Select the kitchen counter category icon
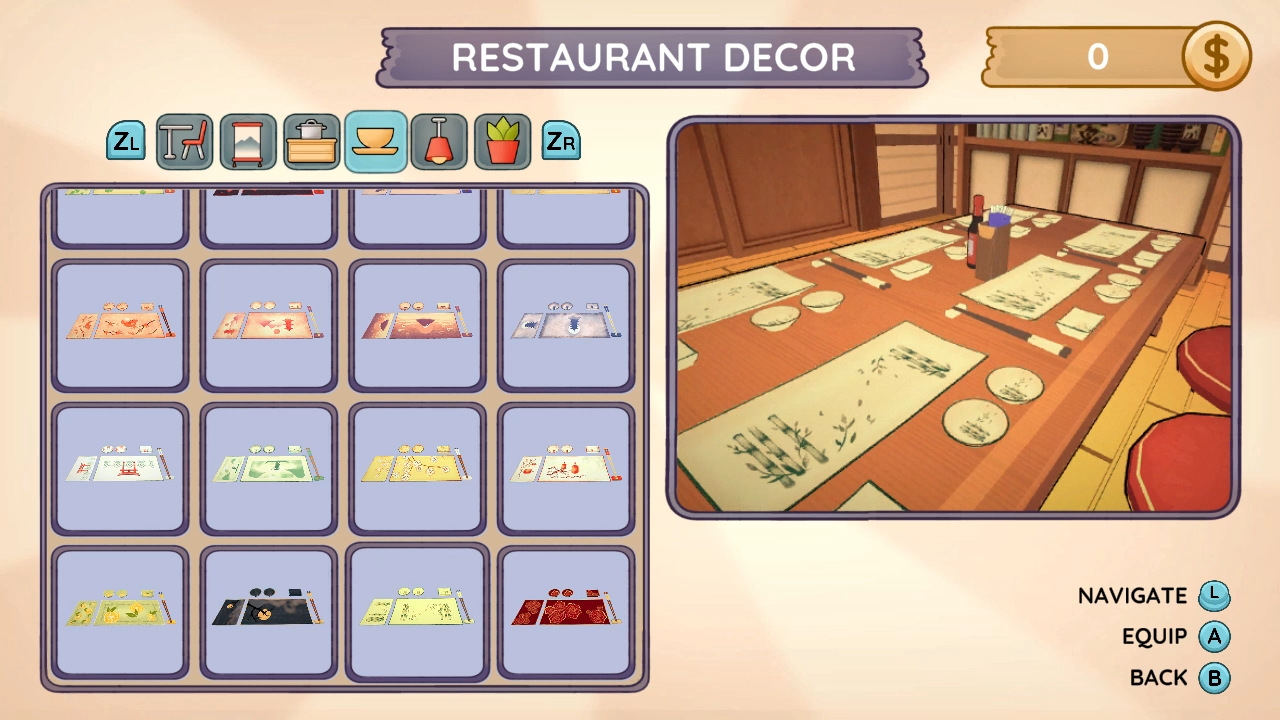Viewport: 1280px width, 720px height. pos(312,141)
